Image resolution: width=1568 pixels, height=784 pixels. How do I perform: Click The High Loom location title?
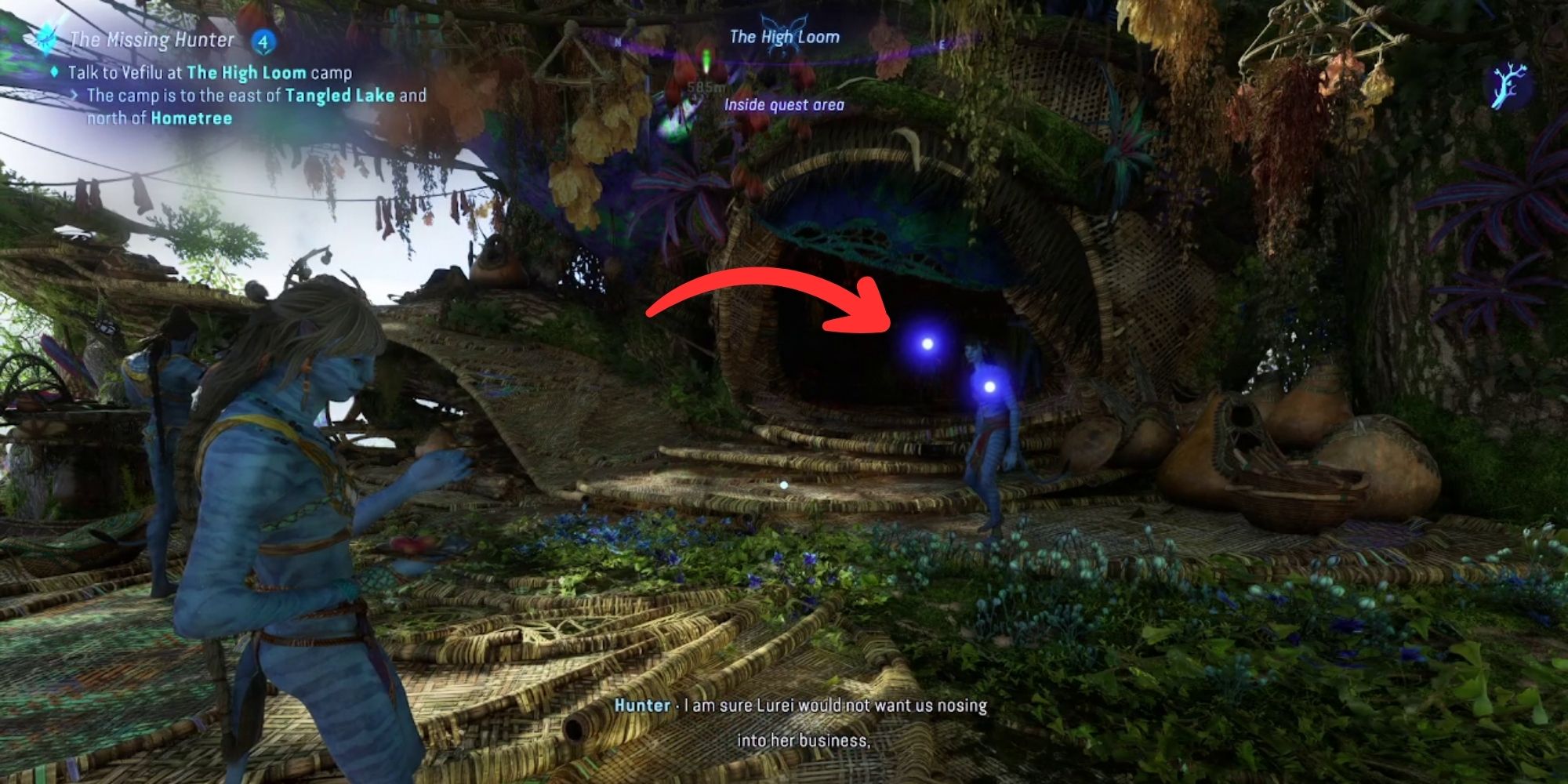point(785,35)
